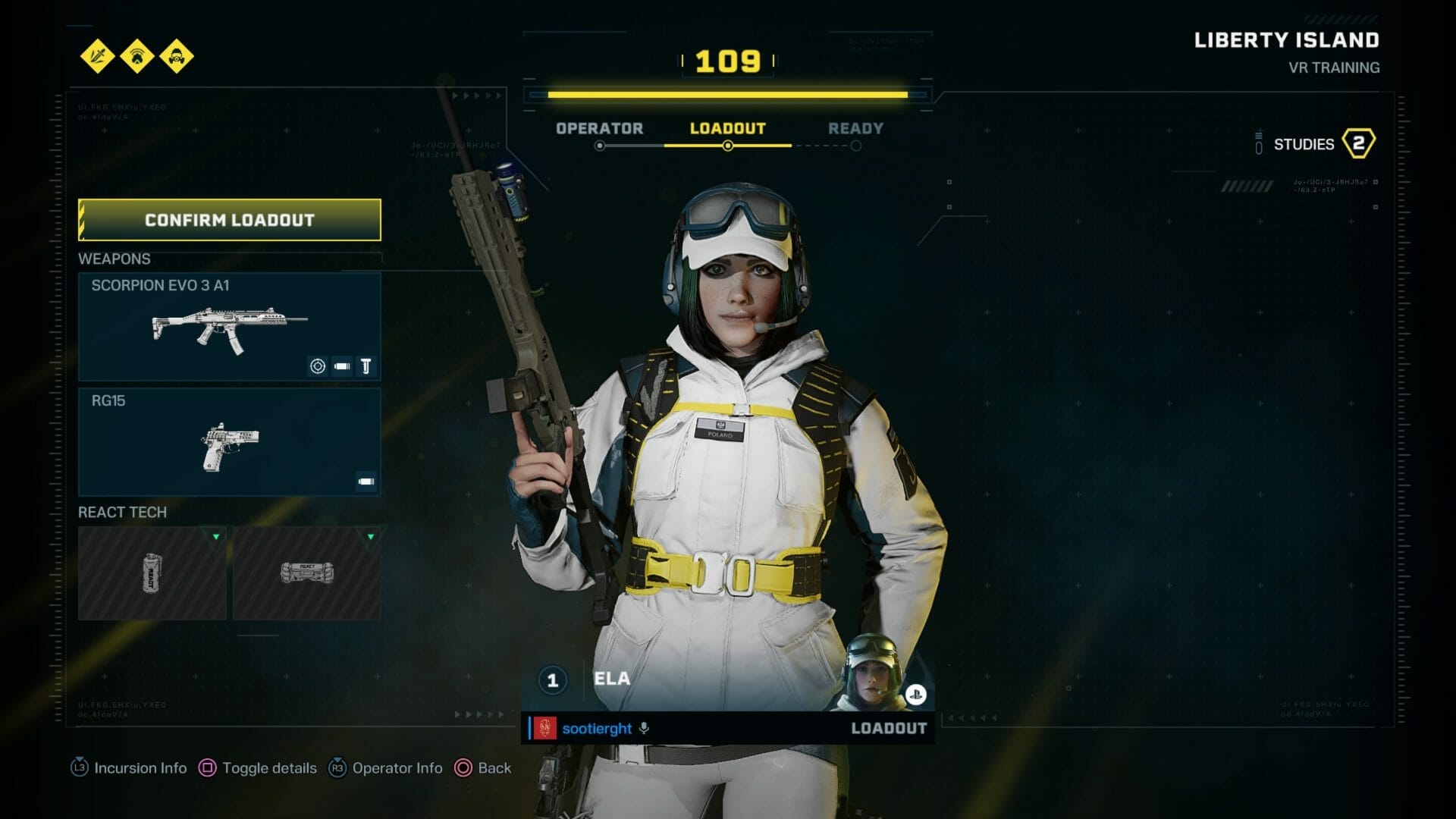Select the Loadout step tab

click(727, 129)
